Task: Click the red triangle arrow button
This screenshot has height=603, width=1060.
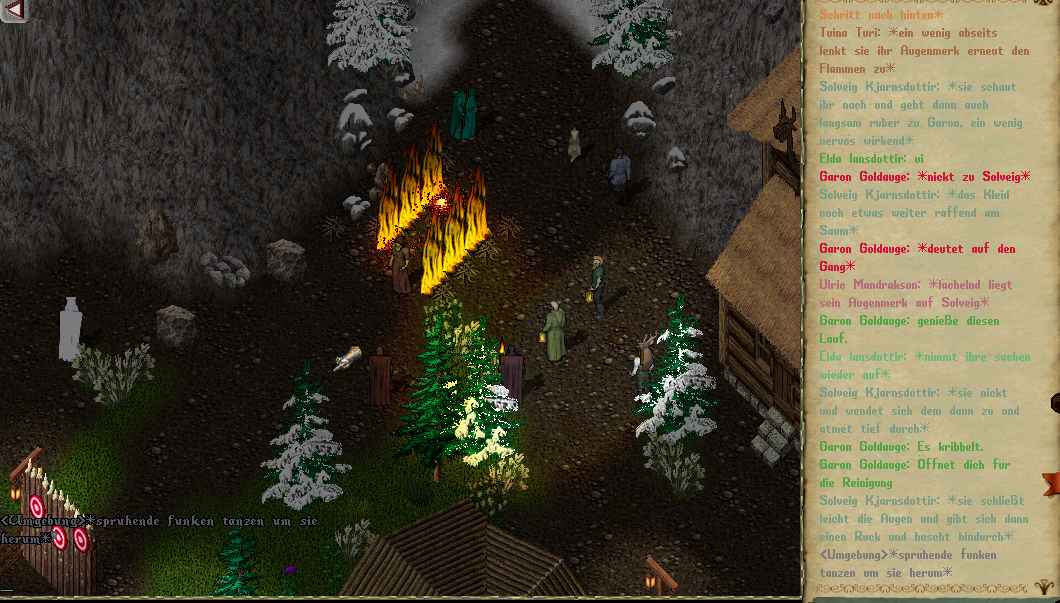Action: coord(13,10)
